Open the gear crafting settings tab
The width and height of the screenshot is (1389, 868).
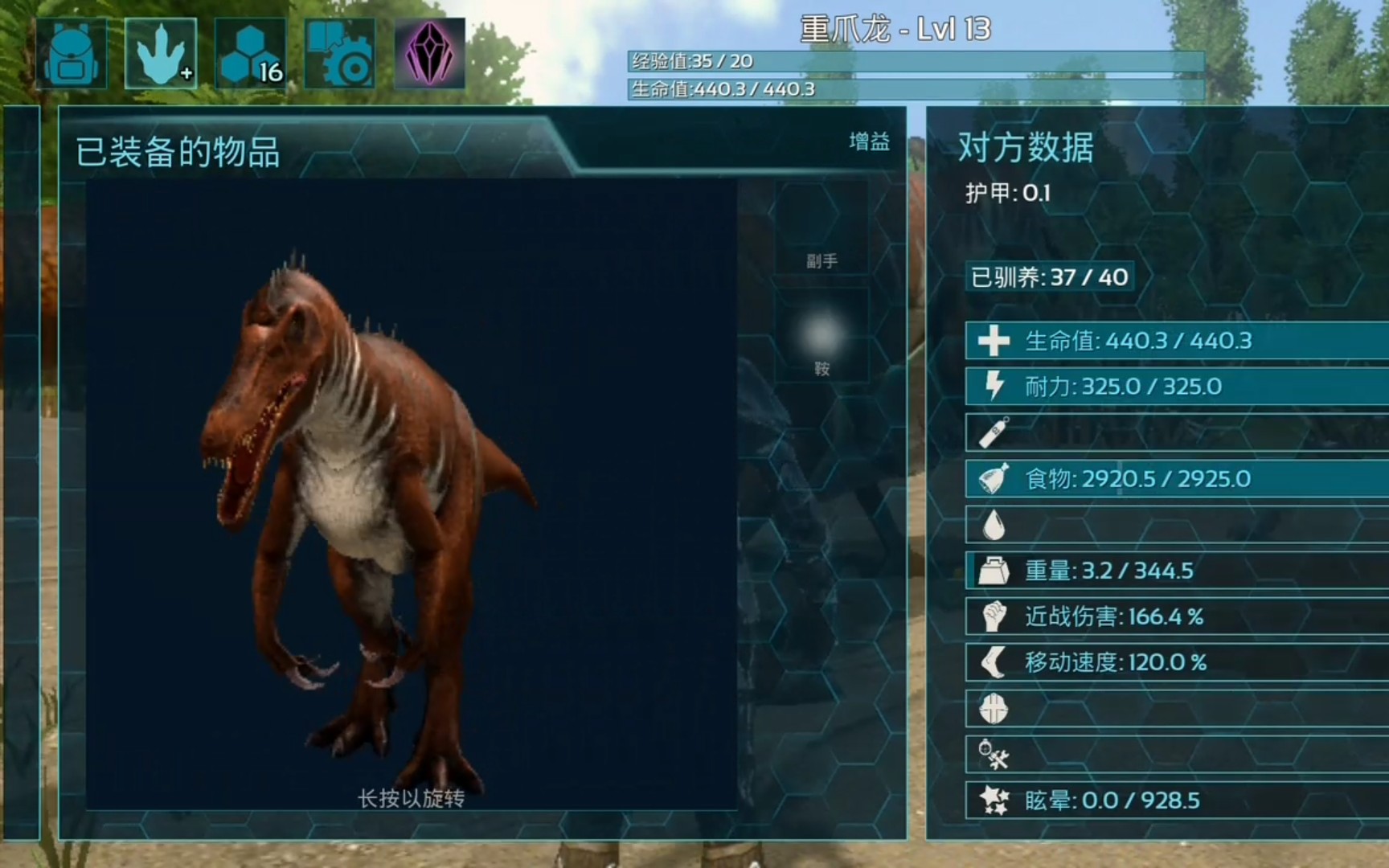click(339, 53)
